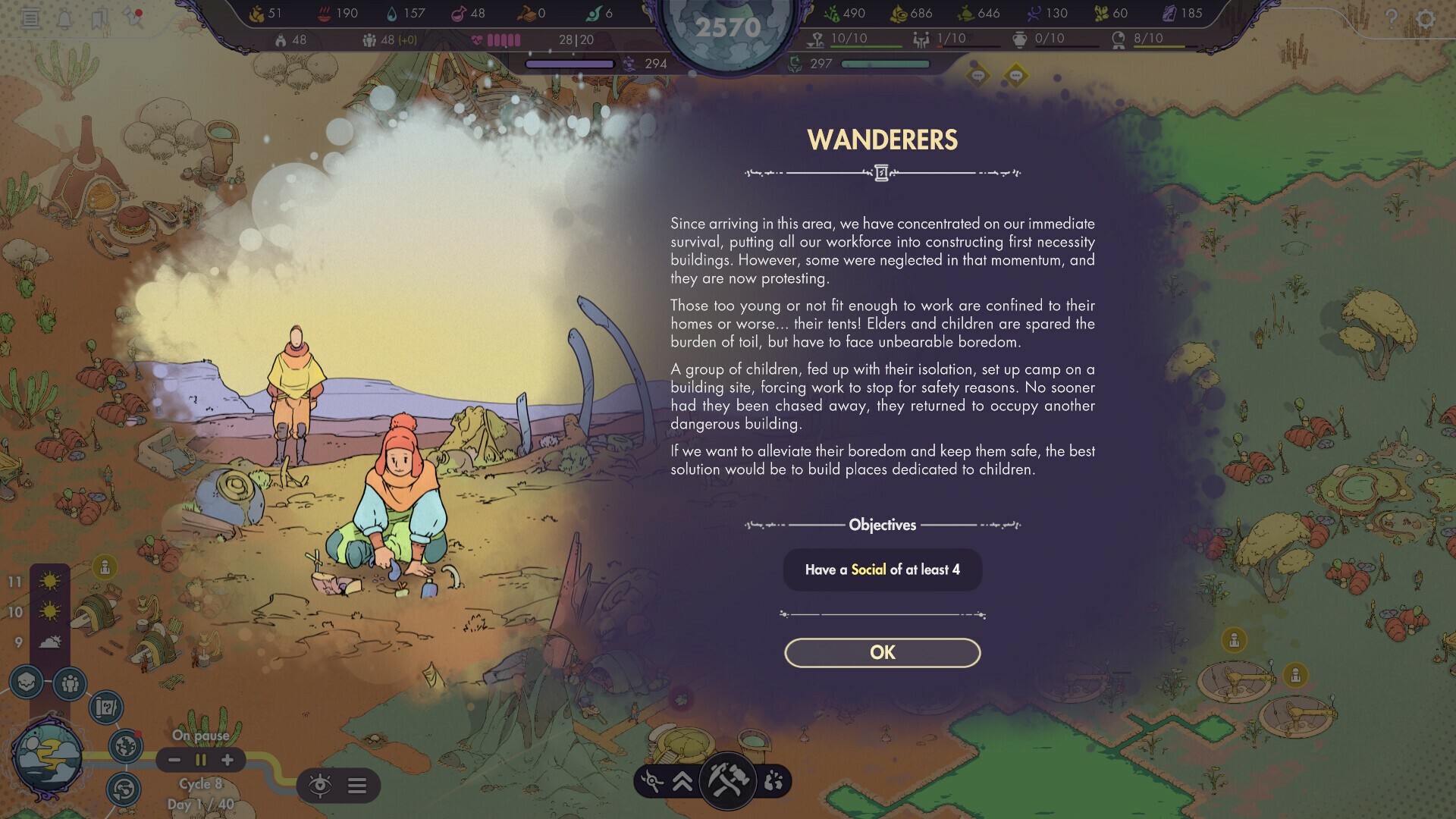Open the population group icon

(x=70, y=684)
